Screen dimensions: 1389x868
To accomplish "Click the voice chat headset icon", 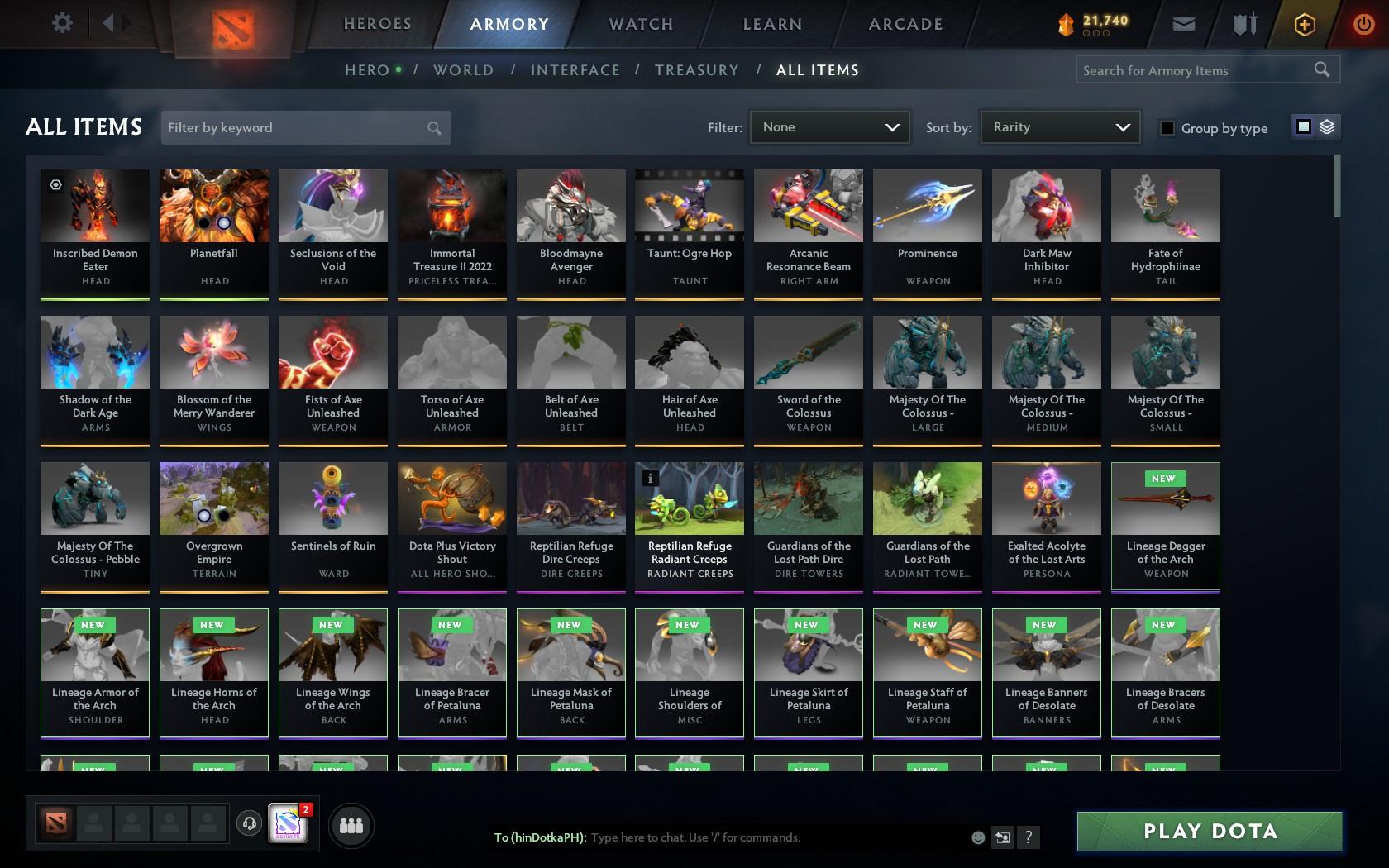I will pos(251,824).
